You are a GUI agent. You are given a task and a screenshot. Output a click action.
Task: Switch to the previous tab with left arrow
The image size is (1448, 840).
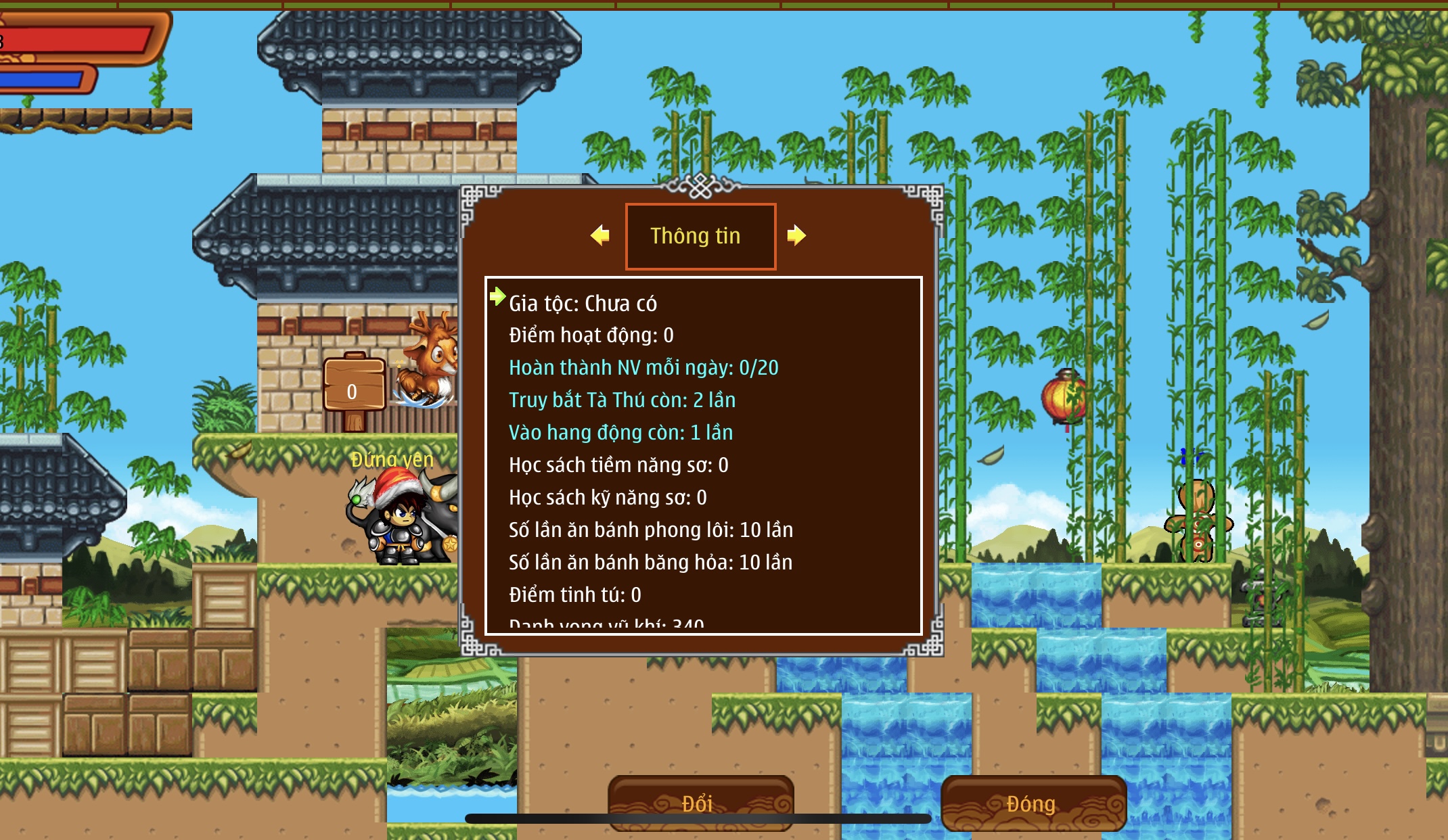600,235
